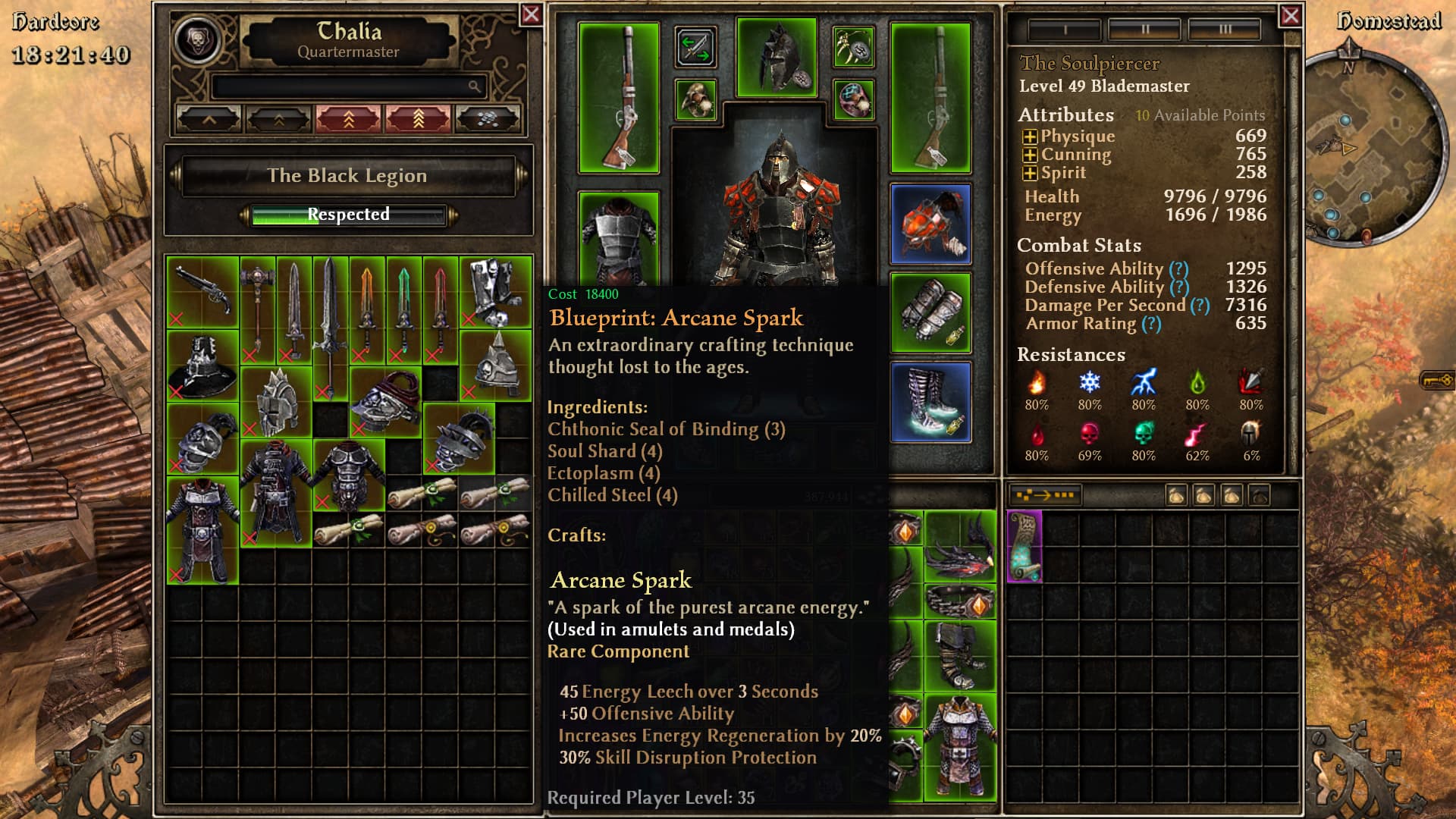This screenshot has width=1456, height=819.
Task: Switch to character sheet tab II
Action: [x=1145, y=30]
